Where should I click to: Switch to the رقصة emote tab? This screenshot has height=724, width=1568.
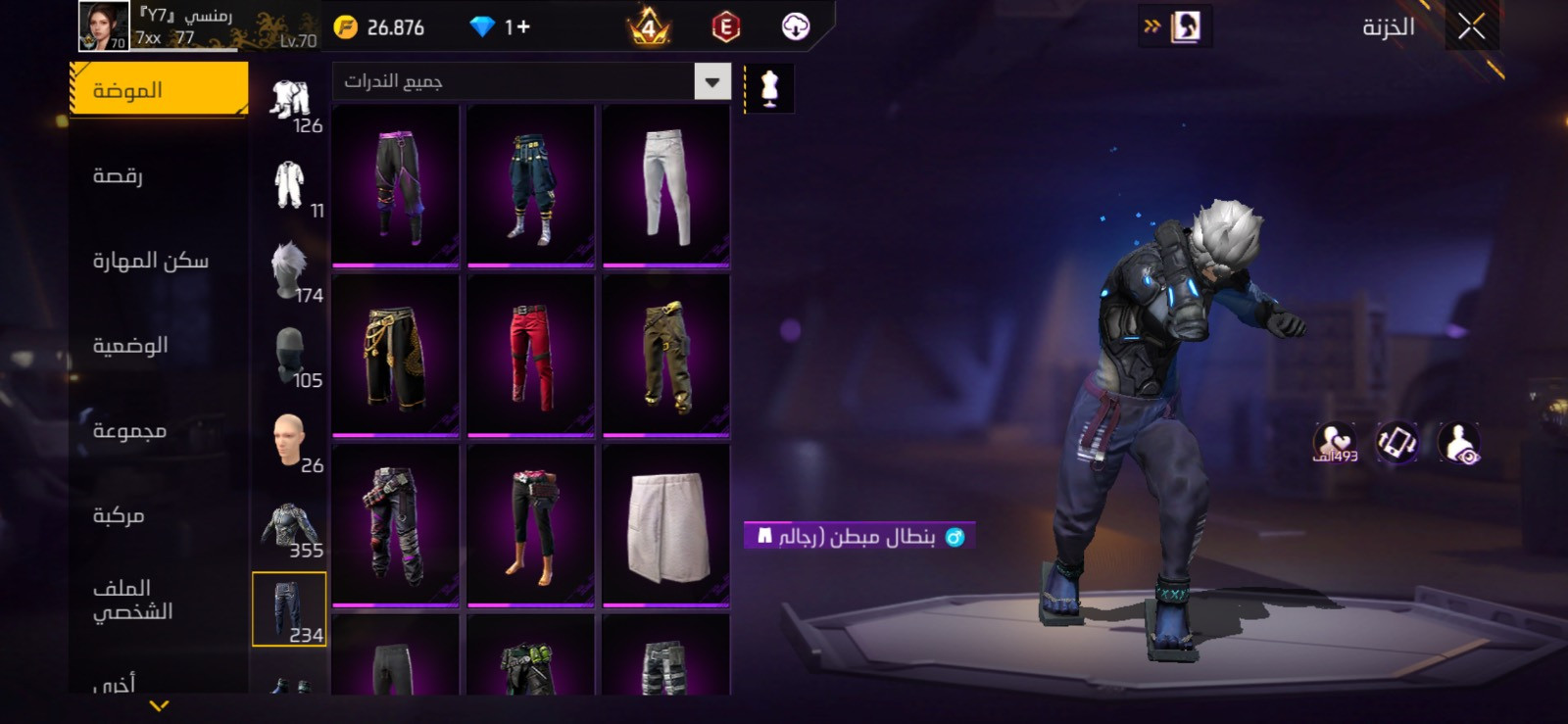[118, 176]
